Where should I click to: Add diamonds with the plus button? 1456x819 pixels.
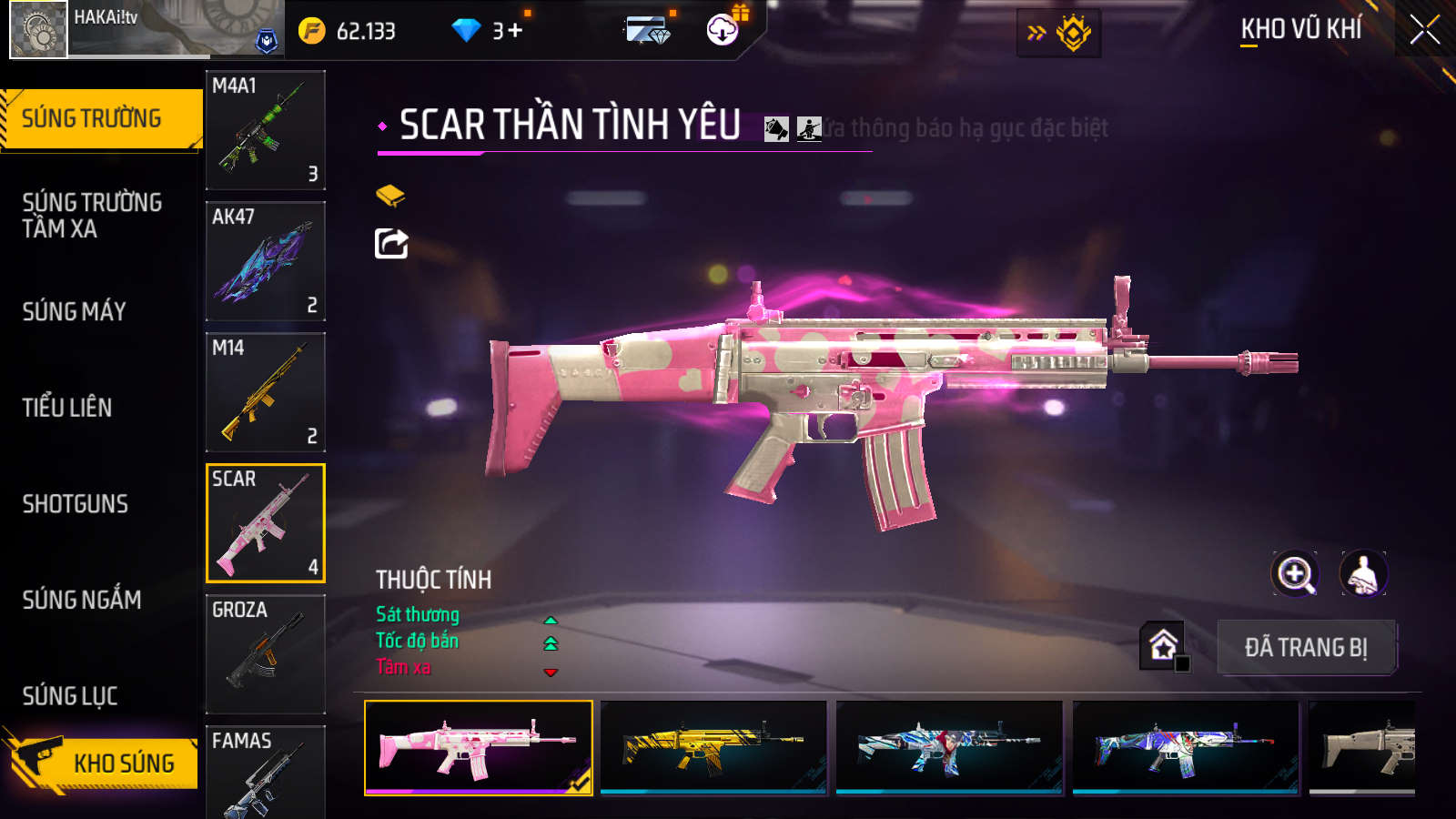[516, 31]
